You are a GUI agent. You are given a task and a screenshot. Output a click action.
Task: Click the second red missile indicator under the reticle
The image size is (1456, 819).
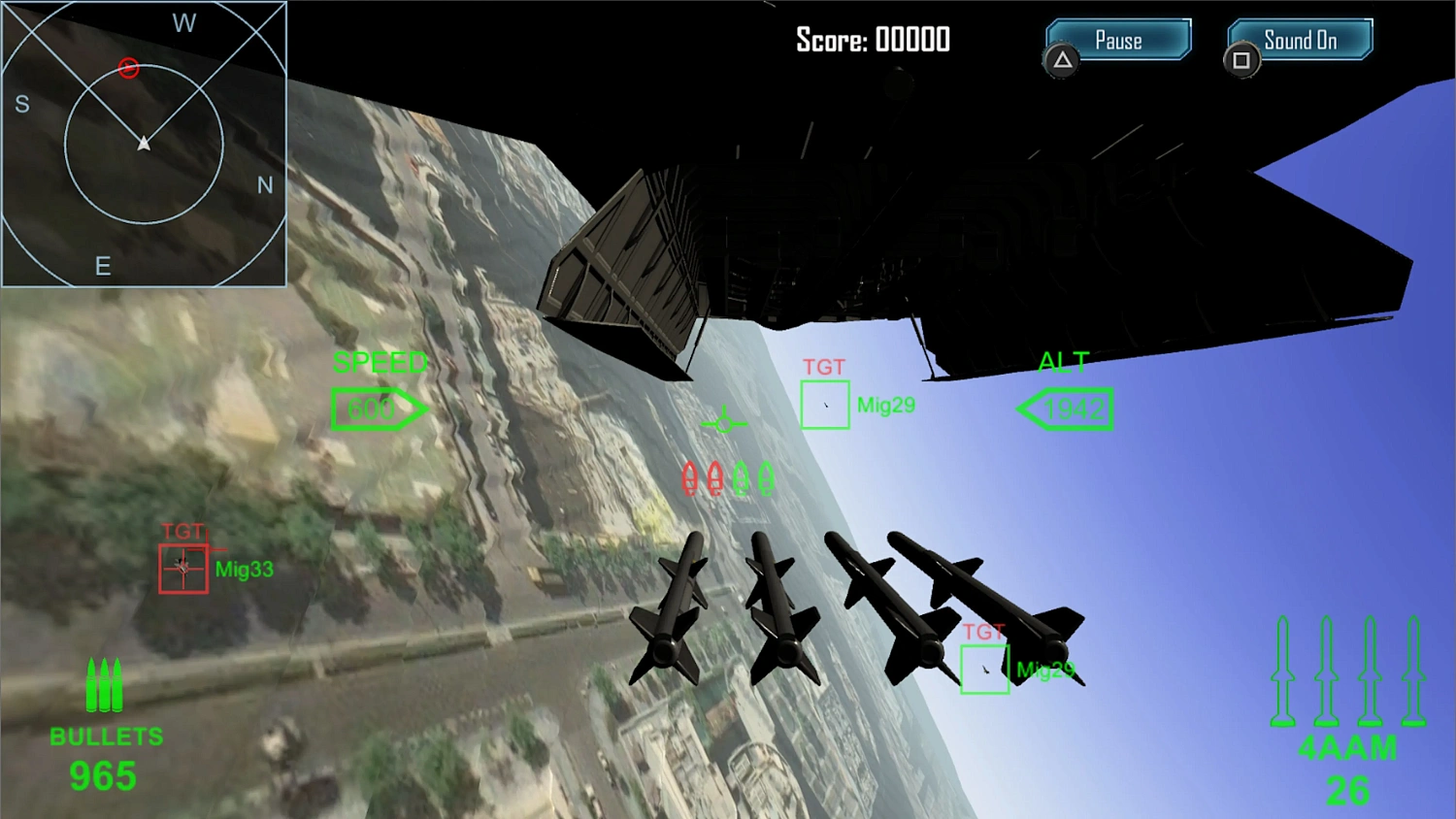(x=715, y=477)
